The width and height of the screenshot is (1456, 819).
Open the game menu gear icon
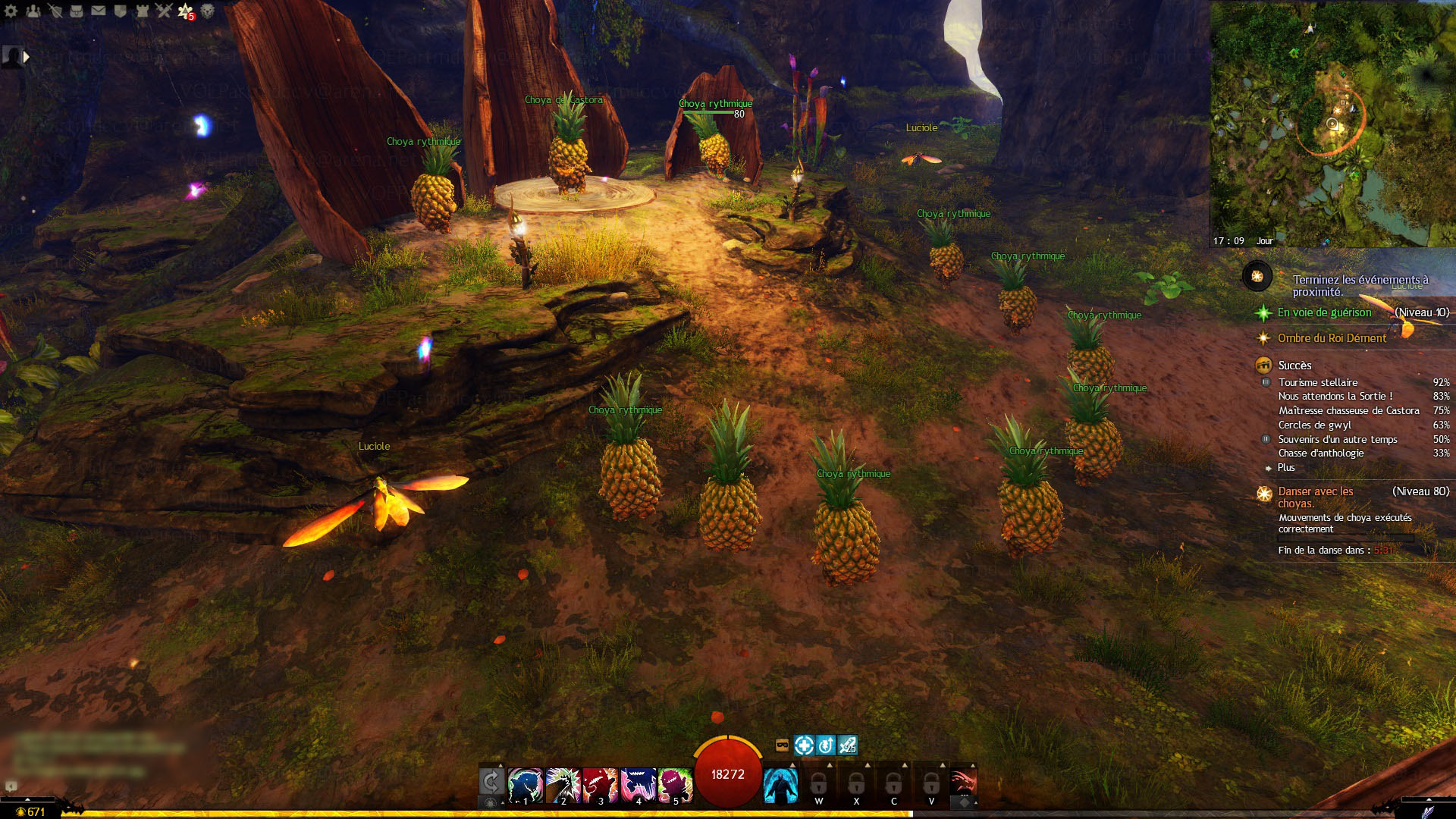pyautogui.click(x=11, y=11)
